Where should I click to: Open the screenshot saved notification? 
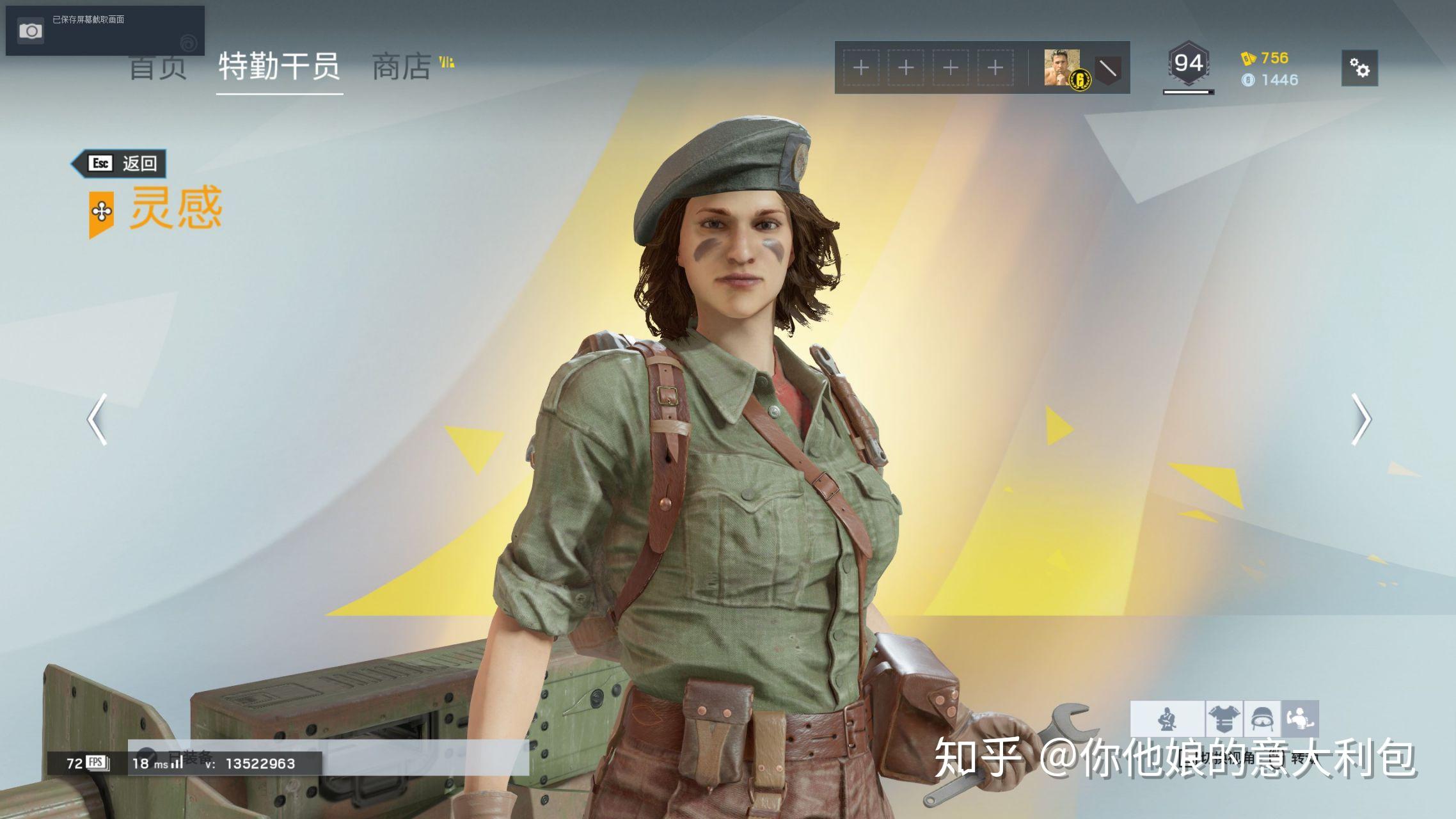point(105,30)
